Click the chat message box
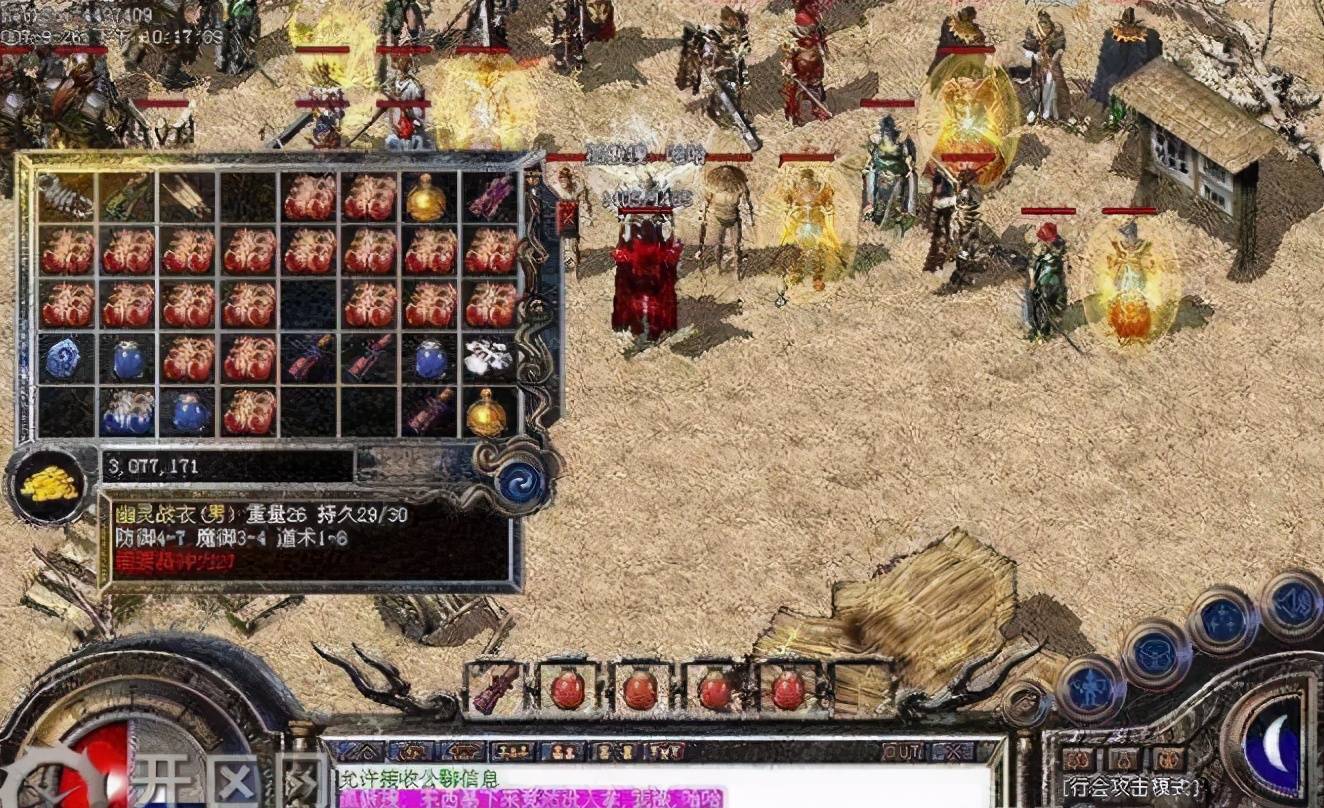The height and width of the screenshot is (808, 1324). 660,787
